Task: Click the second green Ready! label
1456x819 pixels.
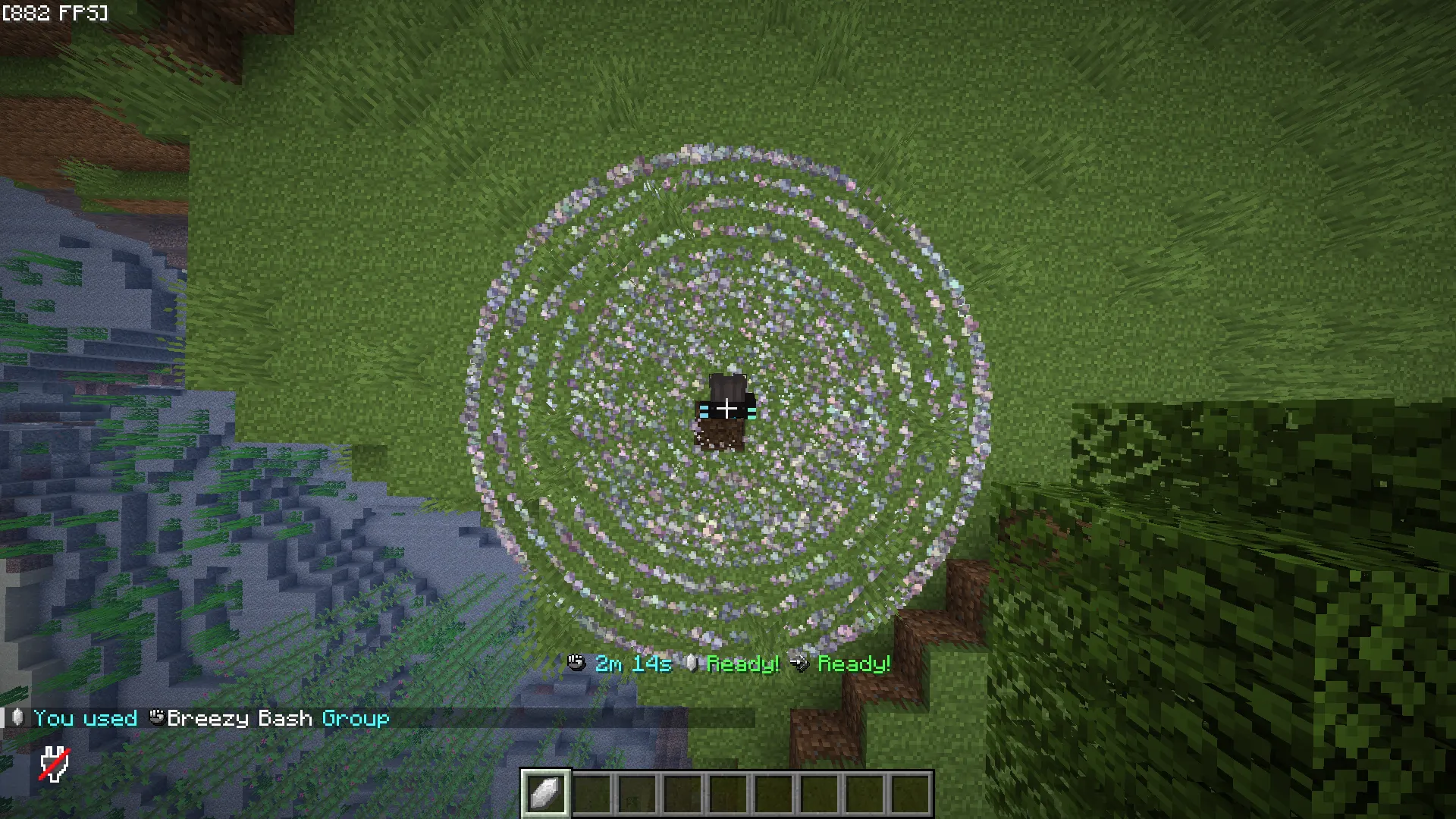Action: 855,664
